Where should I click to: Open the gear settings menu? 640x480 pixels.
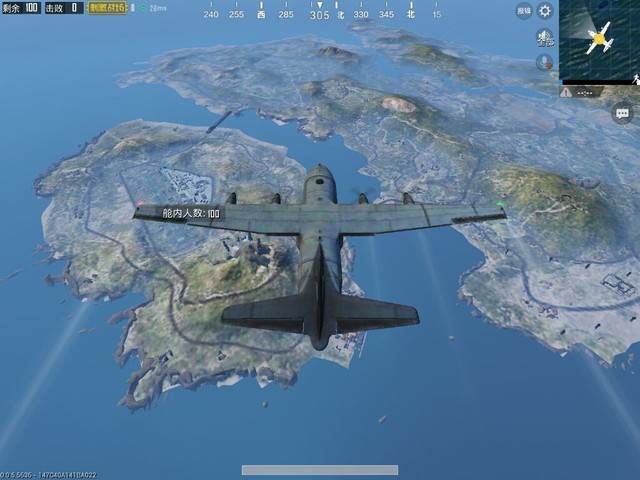(x=545, y=11)
